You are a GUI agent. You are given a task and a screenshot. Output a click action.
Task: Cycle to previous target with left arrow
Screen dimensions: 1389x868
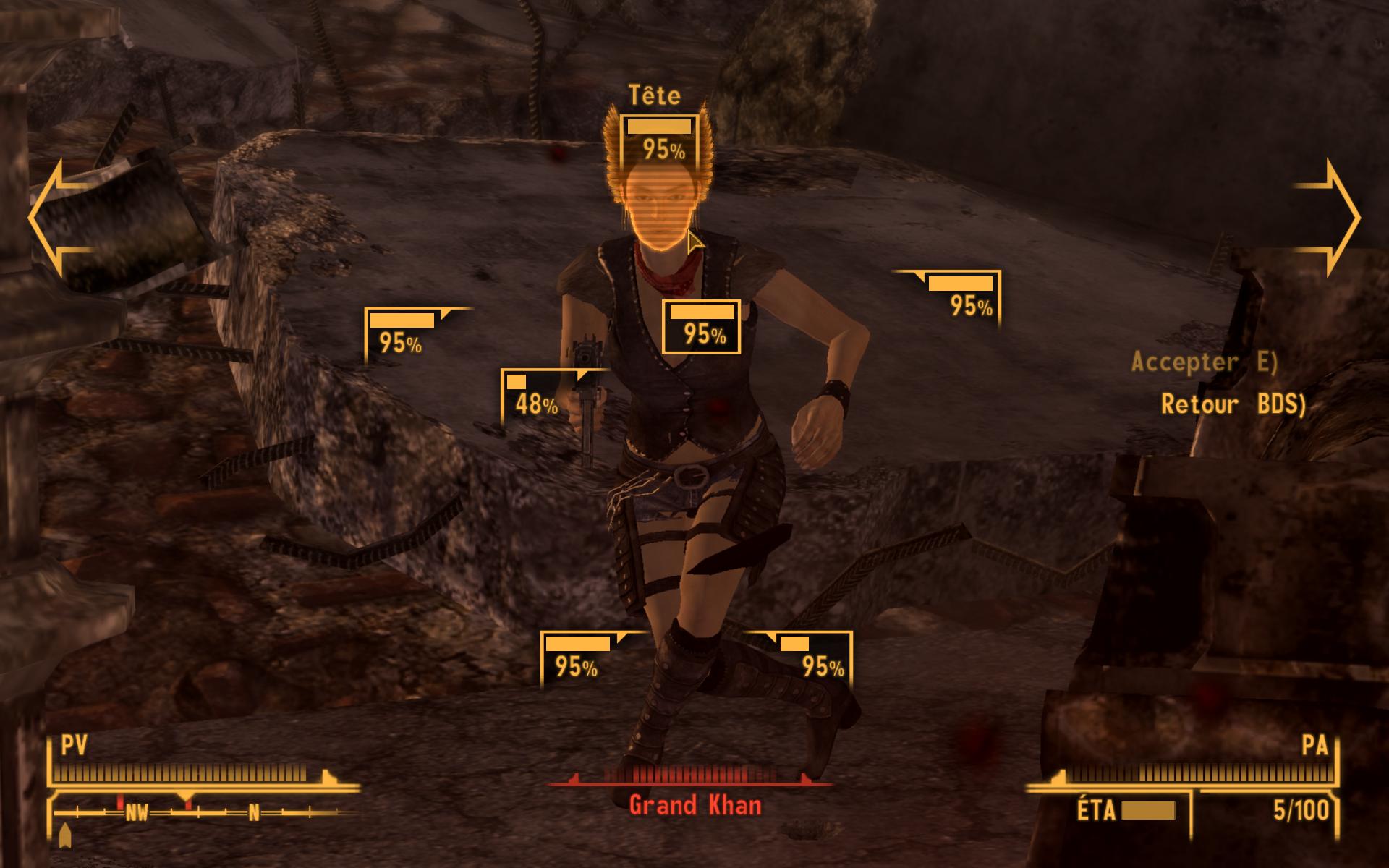point(61,217)
